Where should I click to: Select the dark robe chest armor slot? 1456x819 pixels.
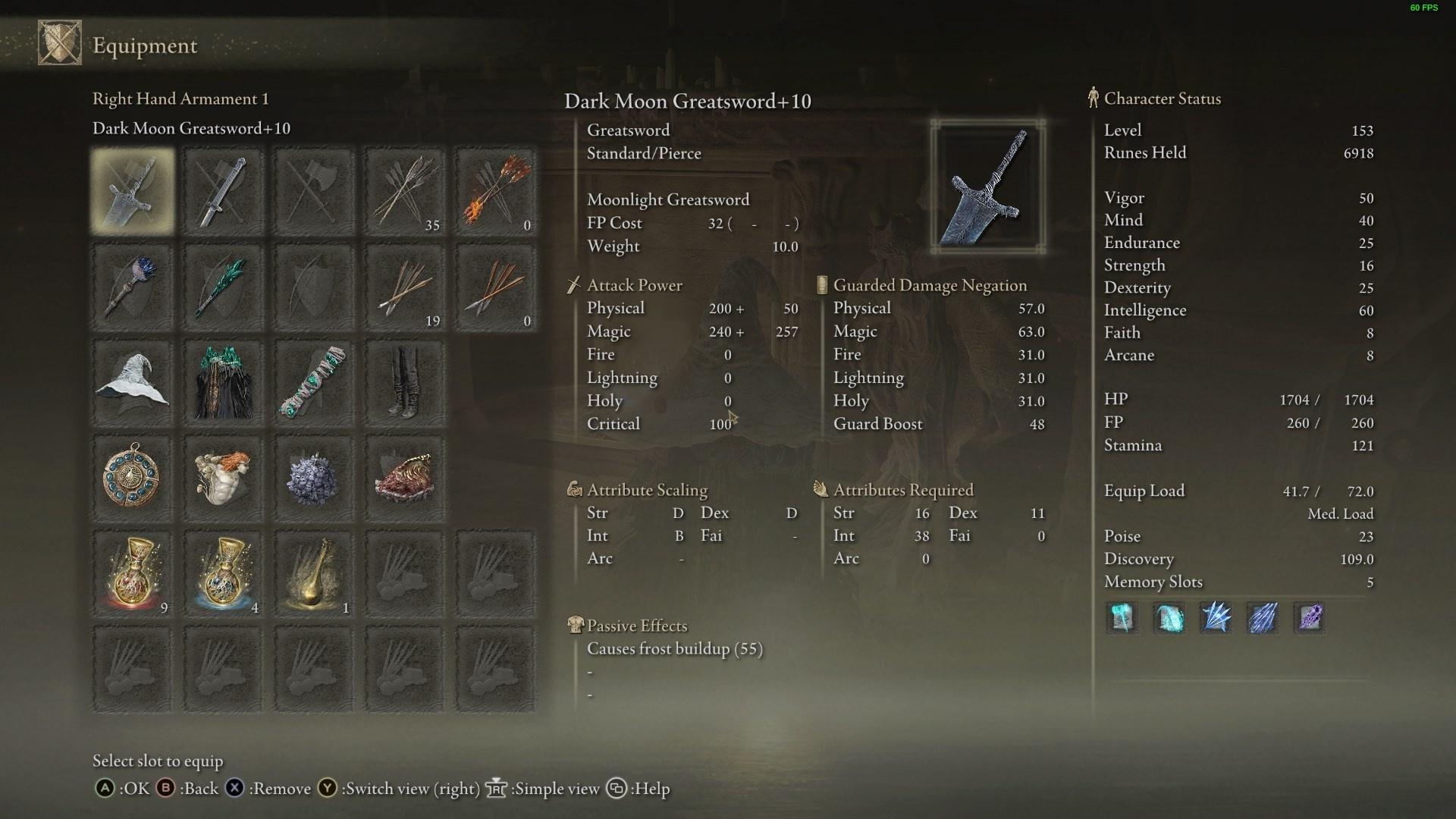click(x=223, y=383)
